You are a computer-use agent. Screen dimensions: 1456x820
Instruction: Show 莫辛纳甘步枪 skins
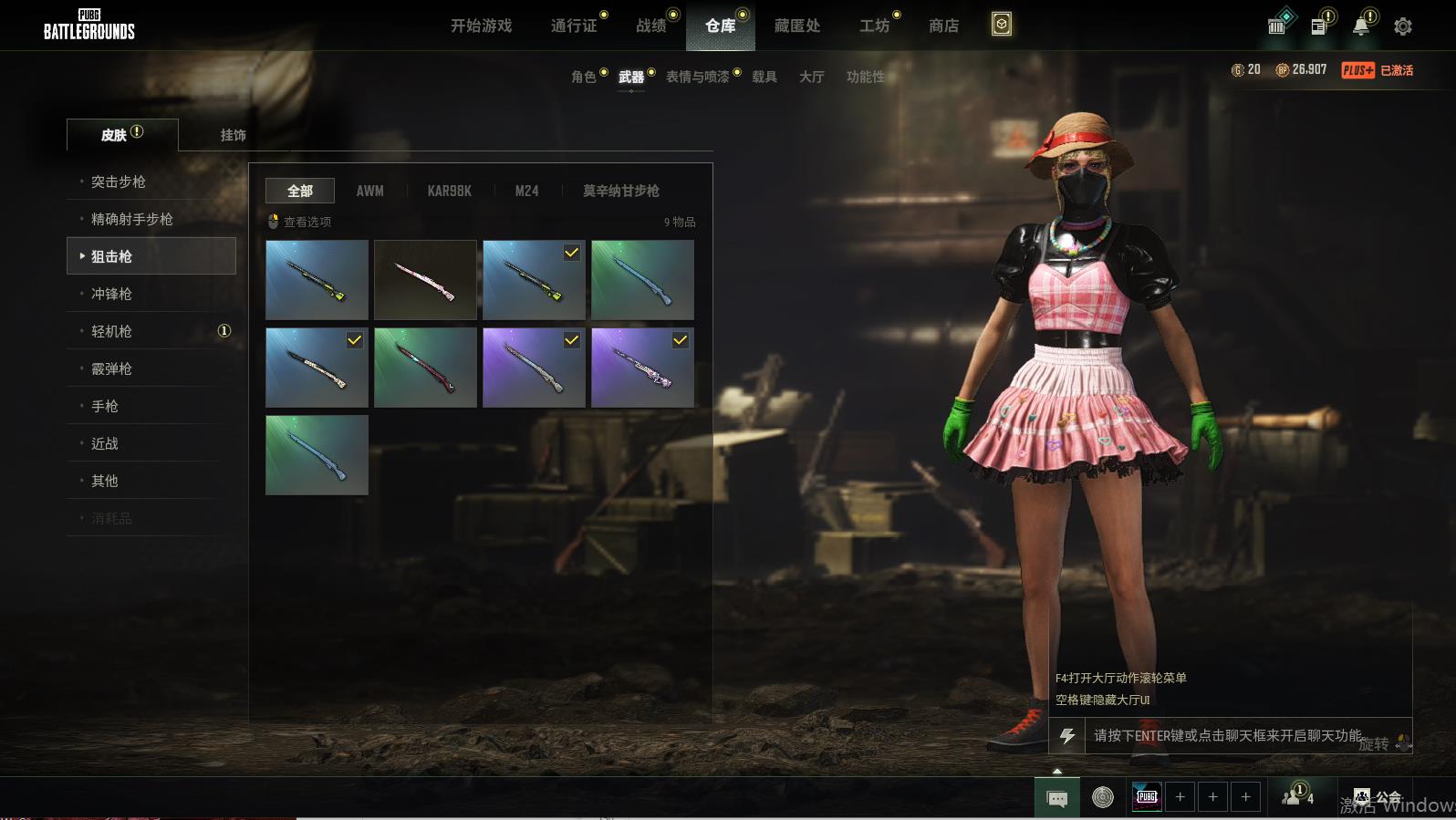620,191
